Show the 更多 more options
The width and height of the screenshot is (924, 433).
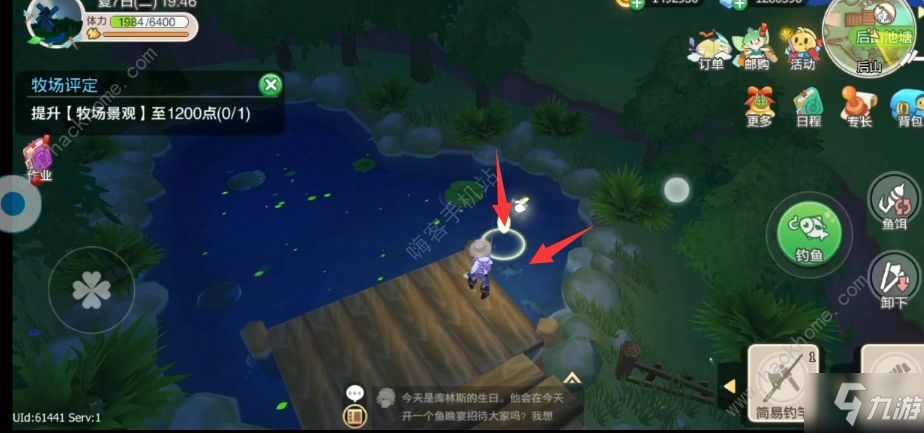(x=759, y=106)
